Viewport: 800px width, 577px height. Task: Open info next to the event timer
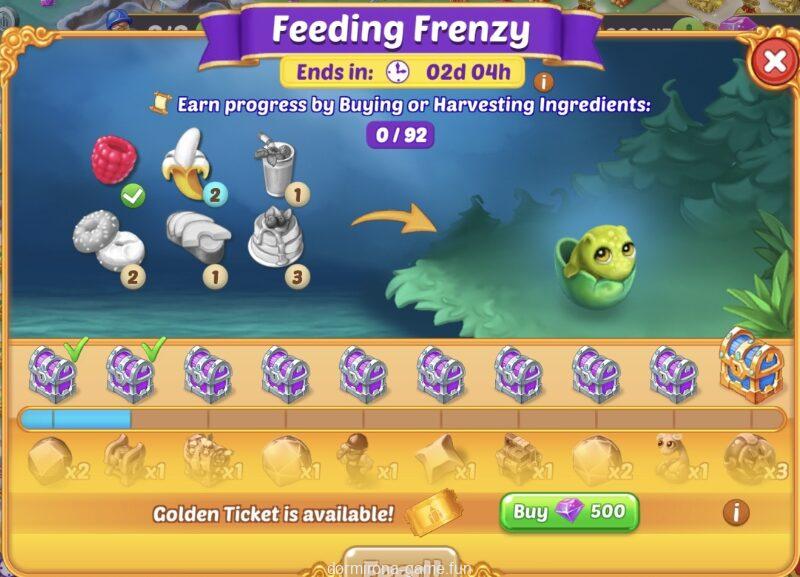pyautogui.click(x=545, y=82)
